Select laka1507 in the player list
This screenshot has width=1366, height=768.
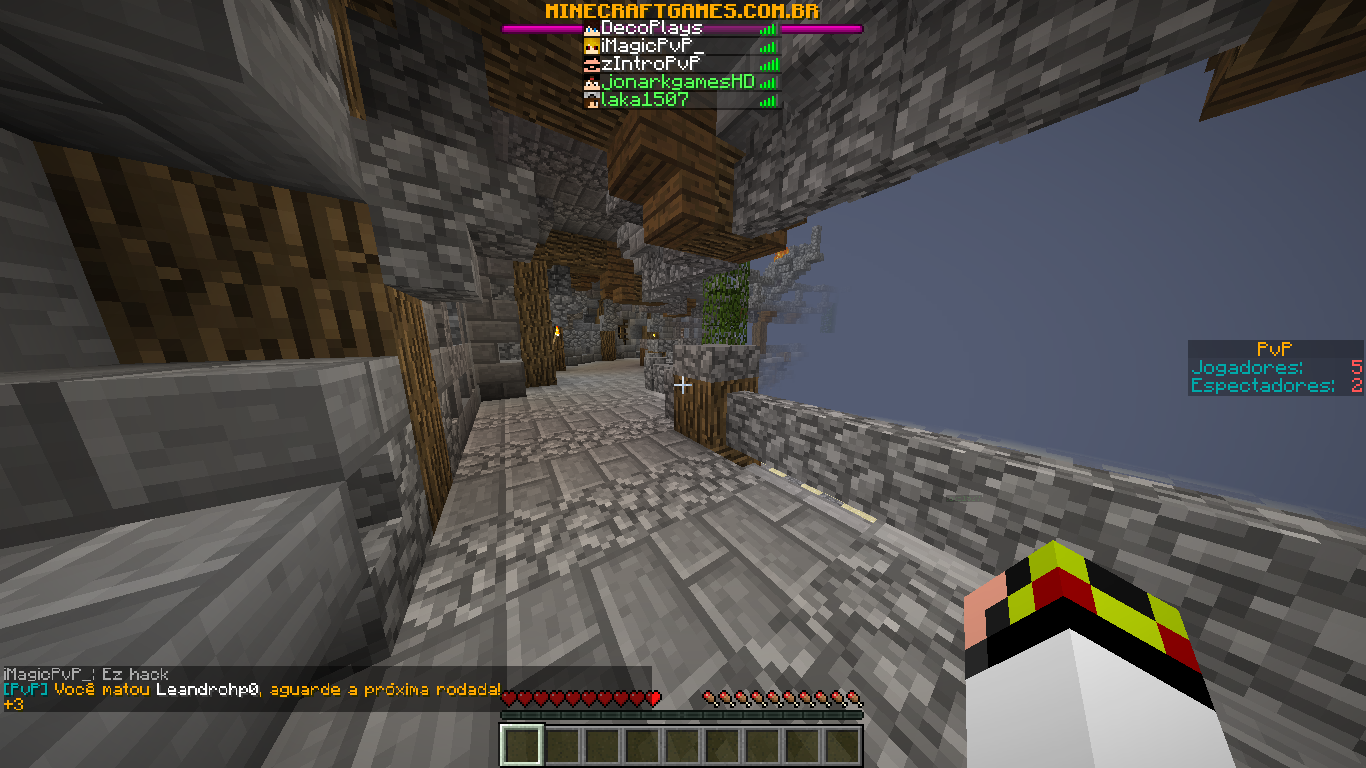tap(644, 100)
